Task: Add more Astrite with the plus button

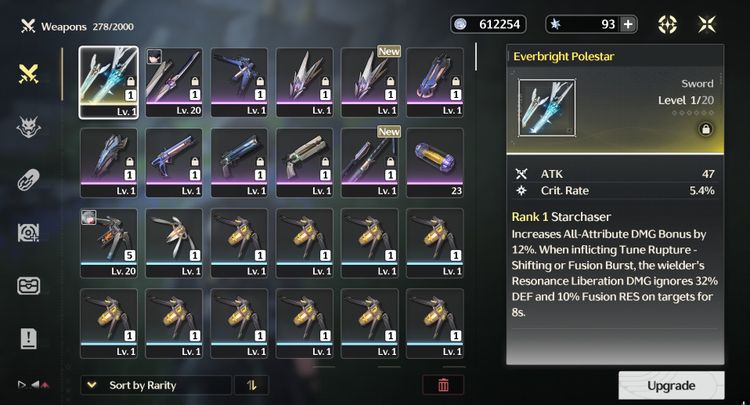Action: point(628,25)
